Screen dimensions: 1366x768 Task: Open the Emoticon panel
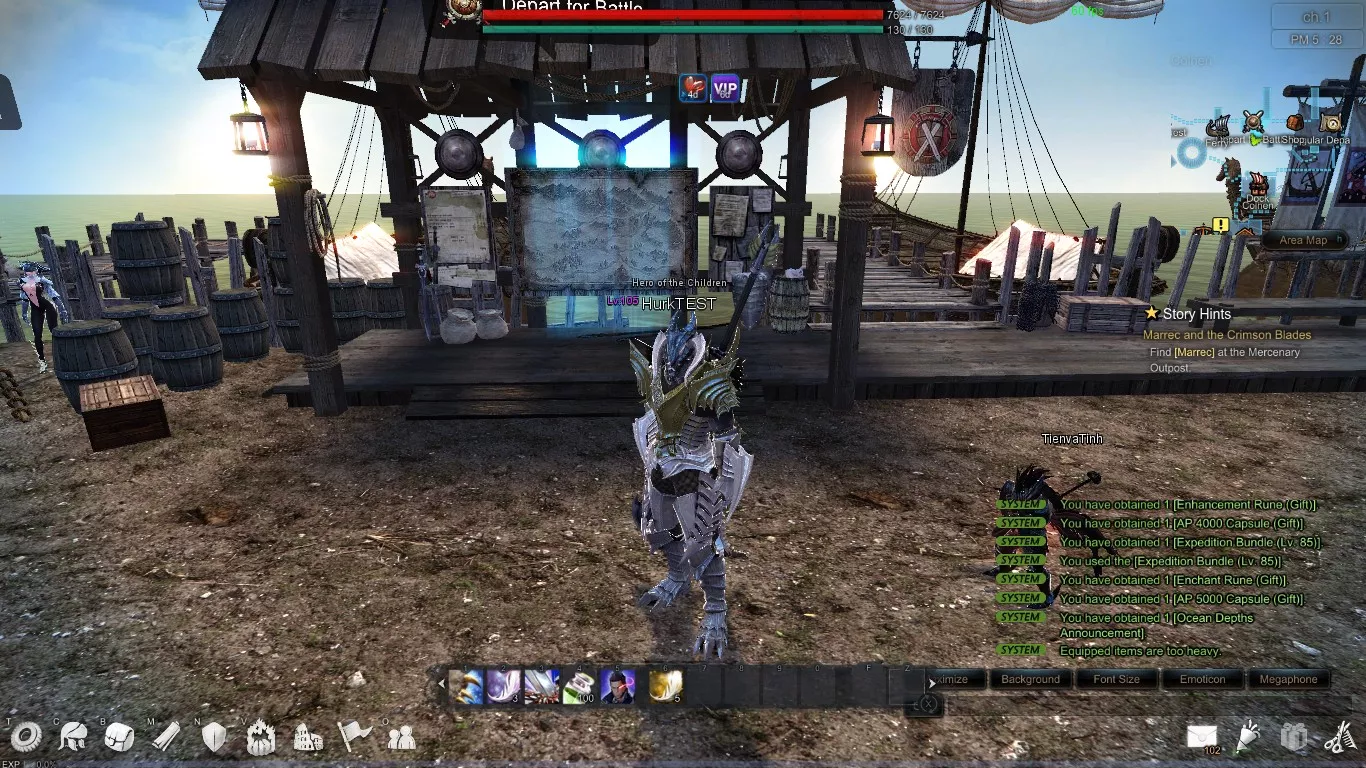point(1202,679)
